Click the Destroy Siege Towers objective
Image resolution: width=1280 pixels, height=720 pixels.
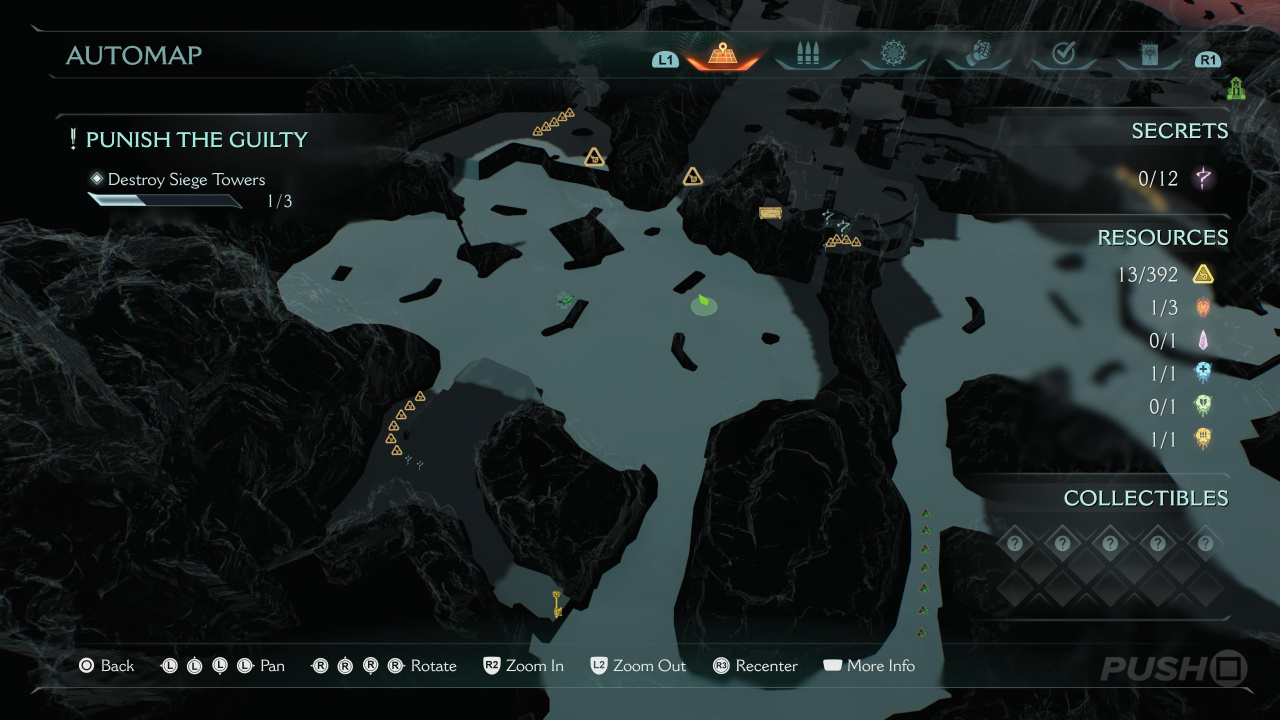coord(186,180)
